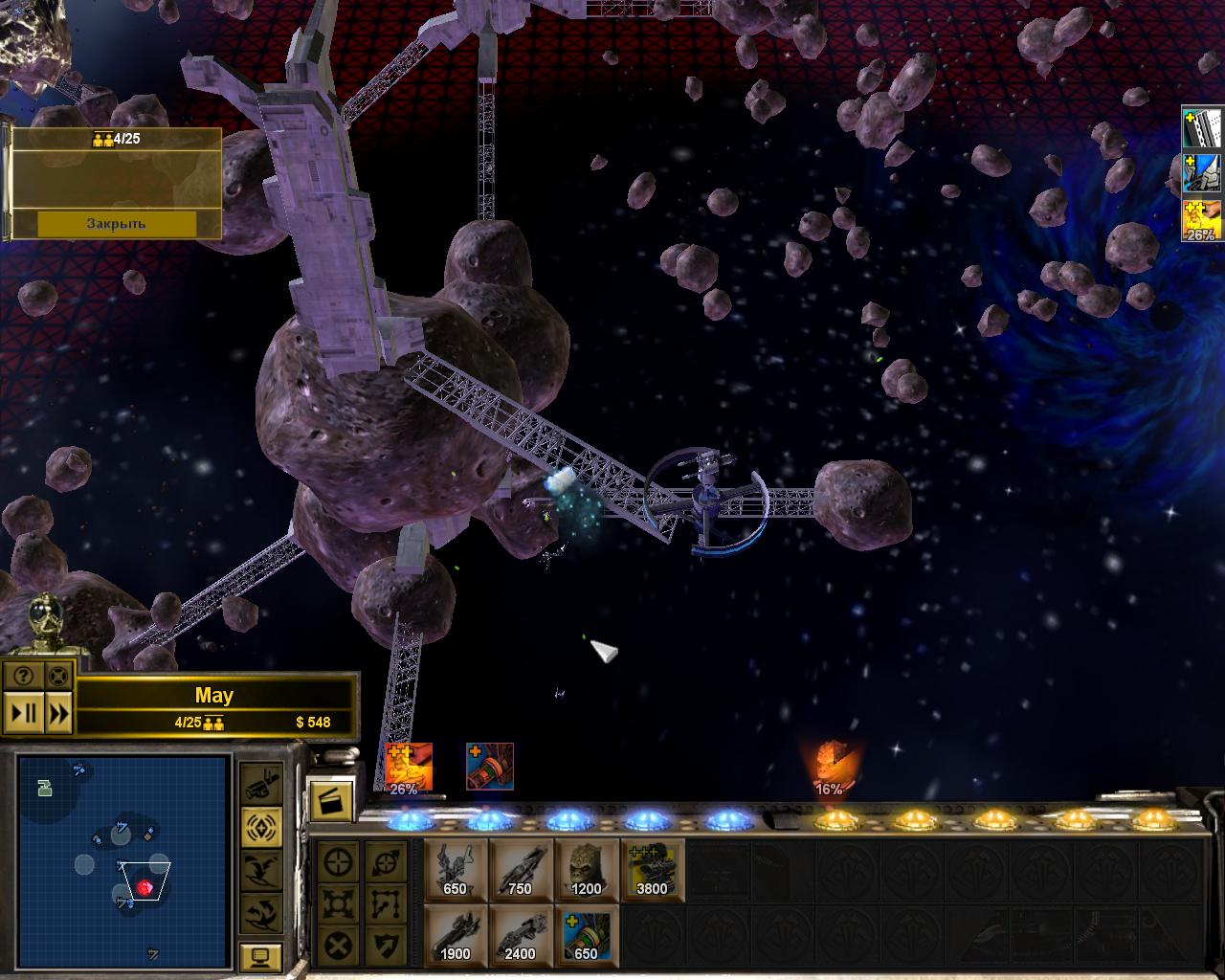Click the white hull upgrade icon
This screenshot has height=980, width=1225.
[1203, 128]
